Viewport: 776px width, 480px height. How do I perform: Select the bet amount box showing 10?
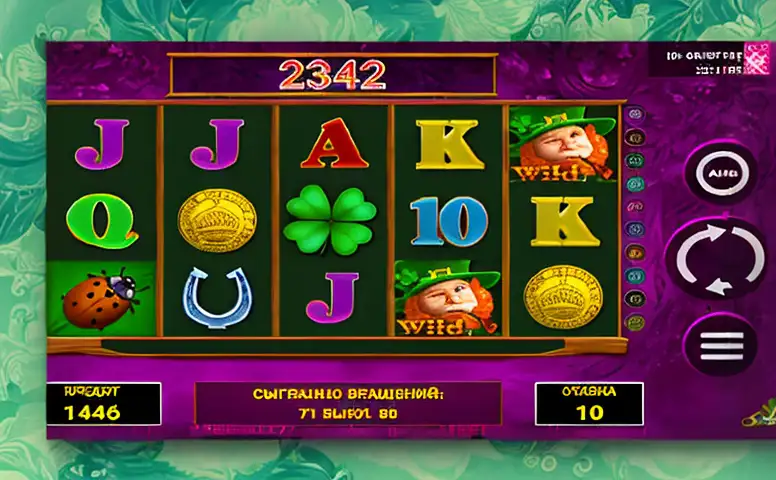(589, 403)
